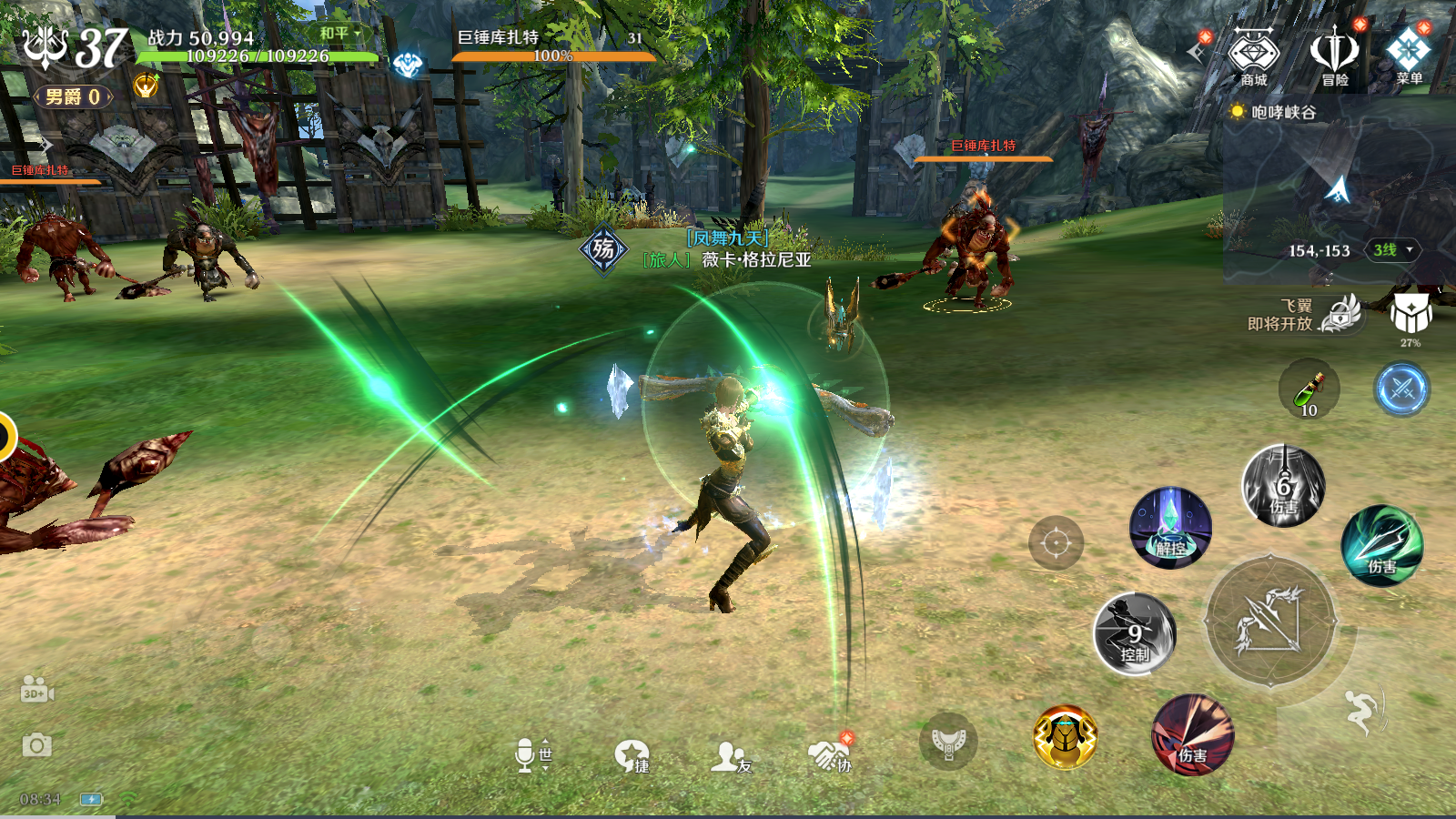Toggle the crossed swords auto-battle icon
Viewport: 1456px width, 819px height.
point(1401,389)
